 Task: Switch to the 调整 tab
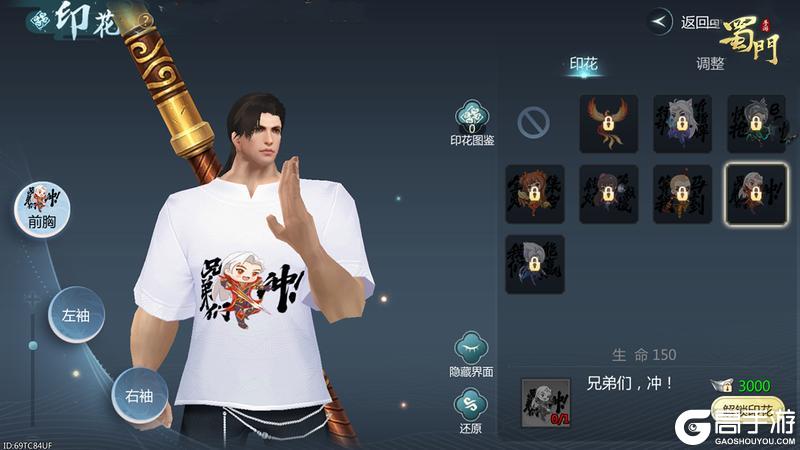pyautogui.click(x=710, y=65)
